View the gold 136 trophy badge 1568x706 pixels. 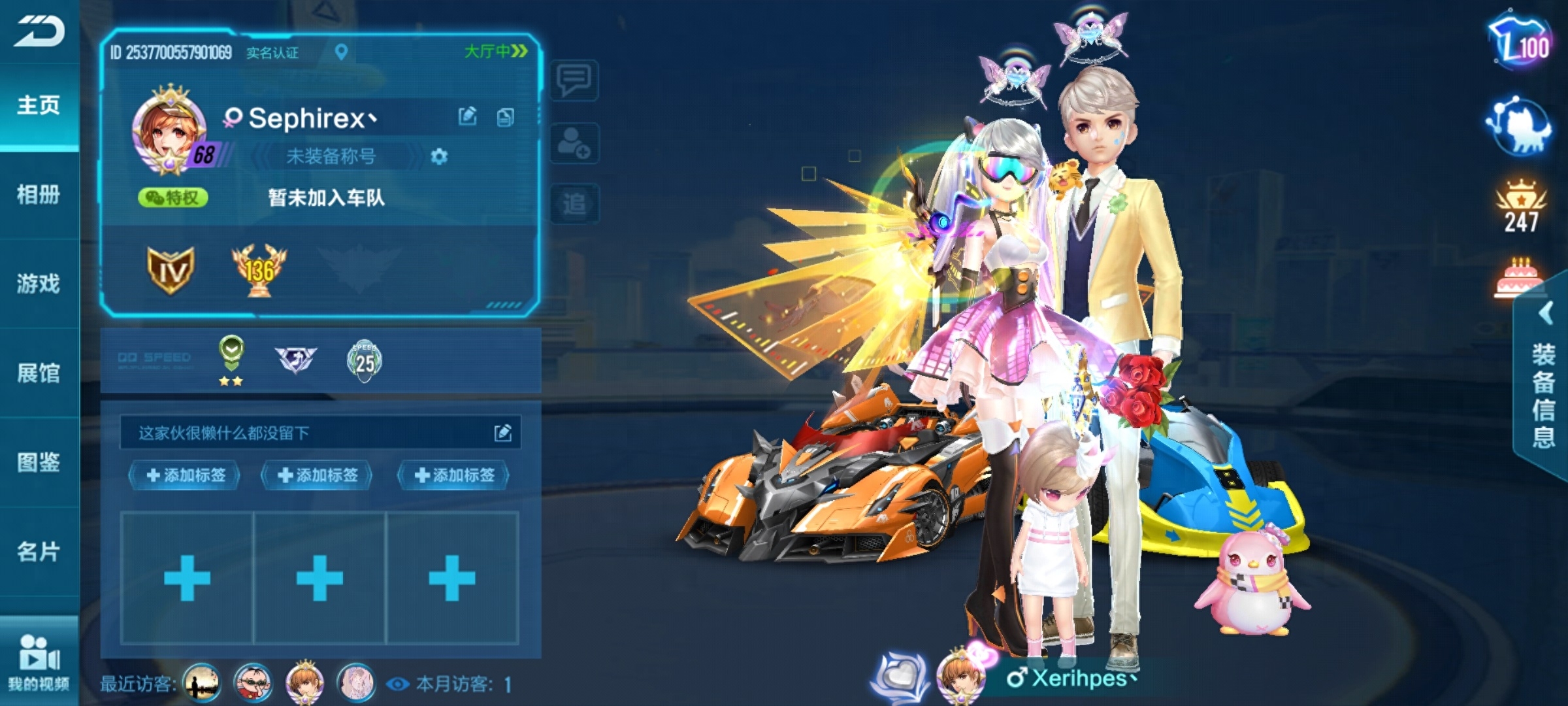tap(259, 270)
